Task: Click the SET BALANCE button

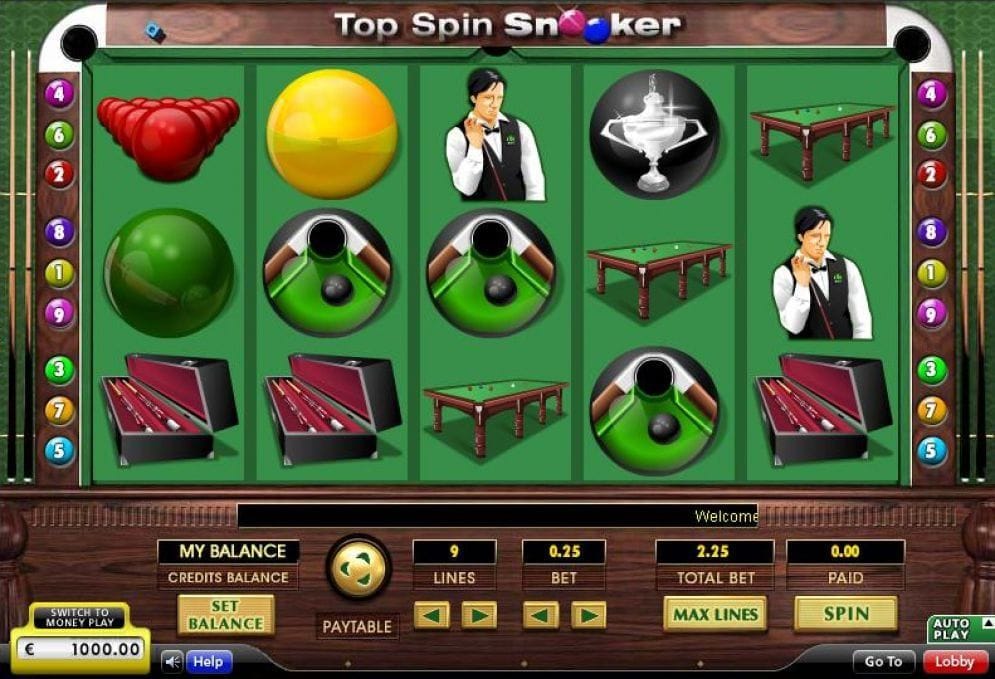Action: (226, 615)
